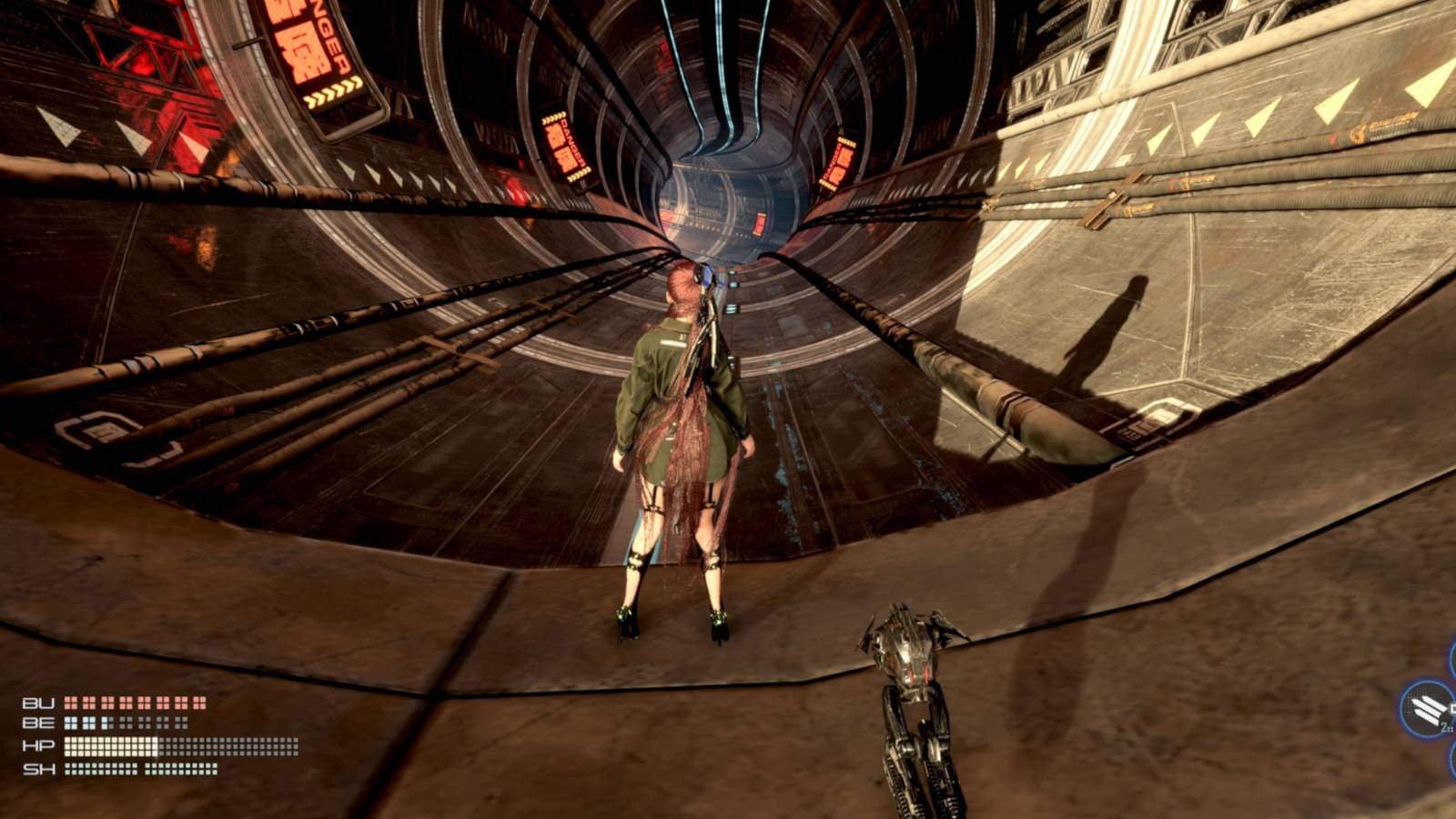
Task: Click the BE label in the status readout
Action: tap(38, 723)
